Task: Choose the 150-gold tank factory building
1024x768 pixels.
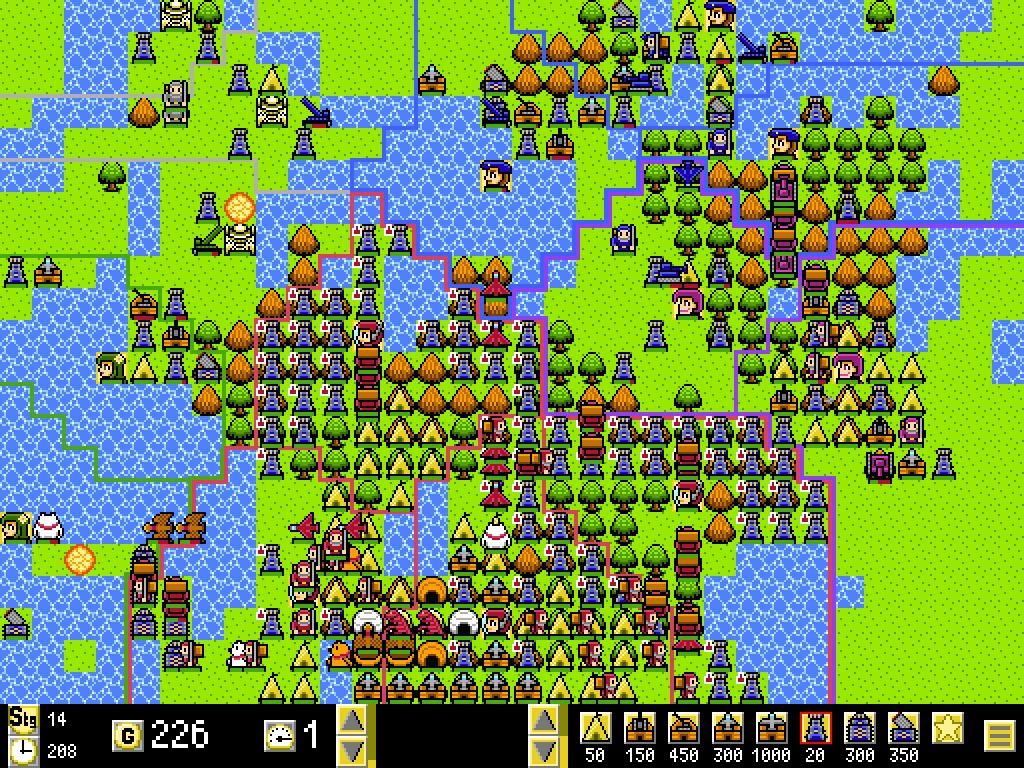Action: pyautogui.click(x=640, y=728)
